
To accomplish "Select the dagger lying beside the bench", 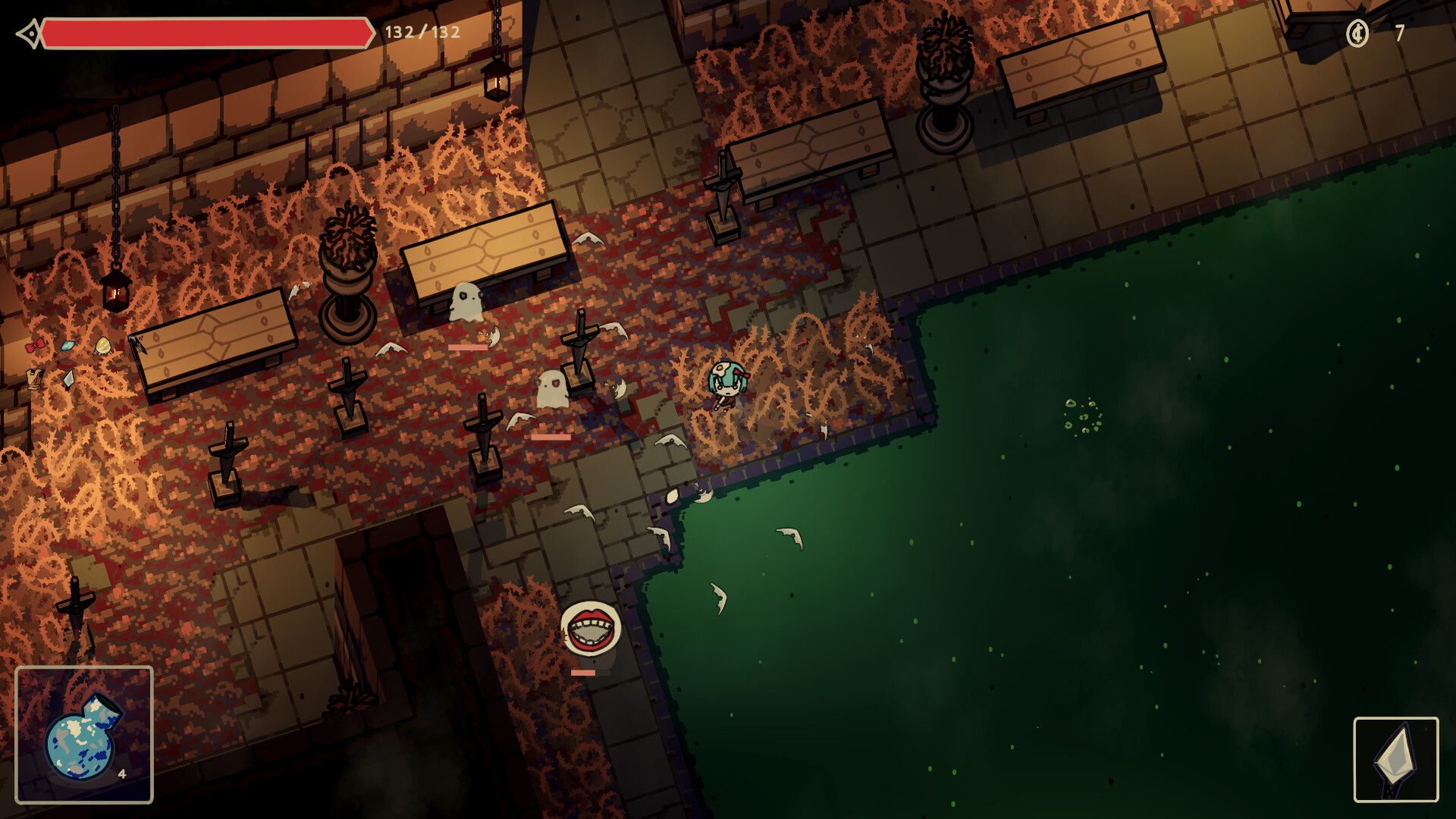I will pyautogui.click(x=136, y=345).
